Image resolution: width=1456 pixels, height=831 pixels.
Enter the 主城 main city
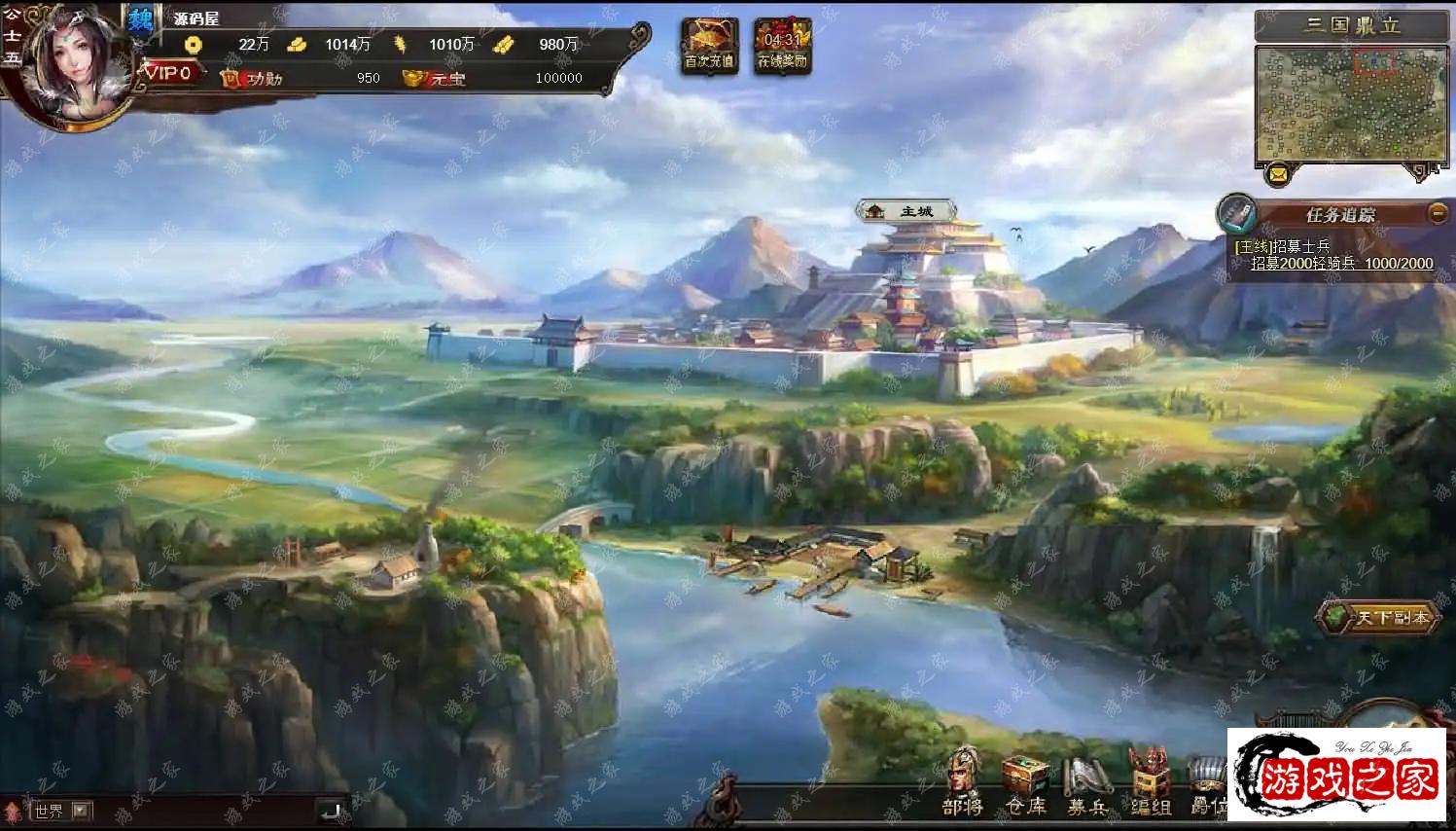coord(906,211)
